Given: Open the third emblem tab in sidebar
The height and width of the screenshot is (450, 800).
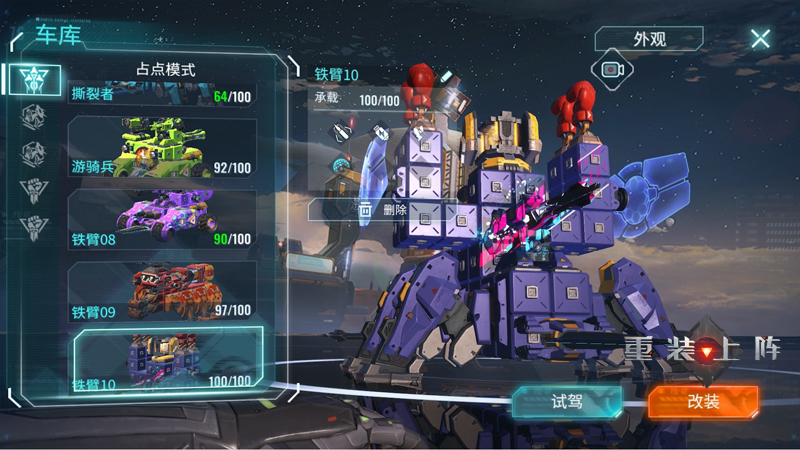Looking at the screenshot, I should [x=34, y=152].
